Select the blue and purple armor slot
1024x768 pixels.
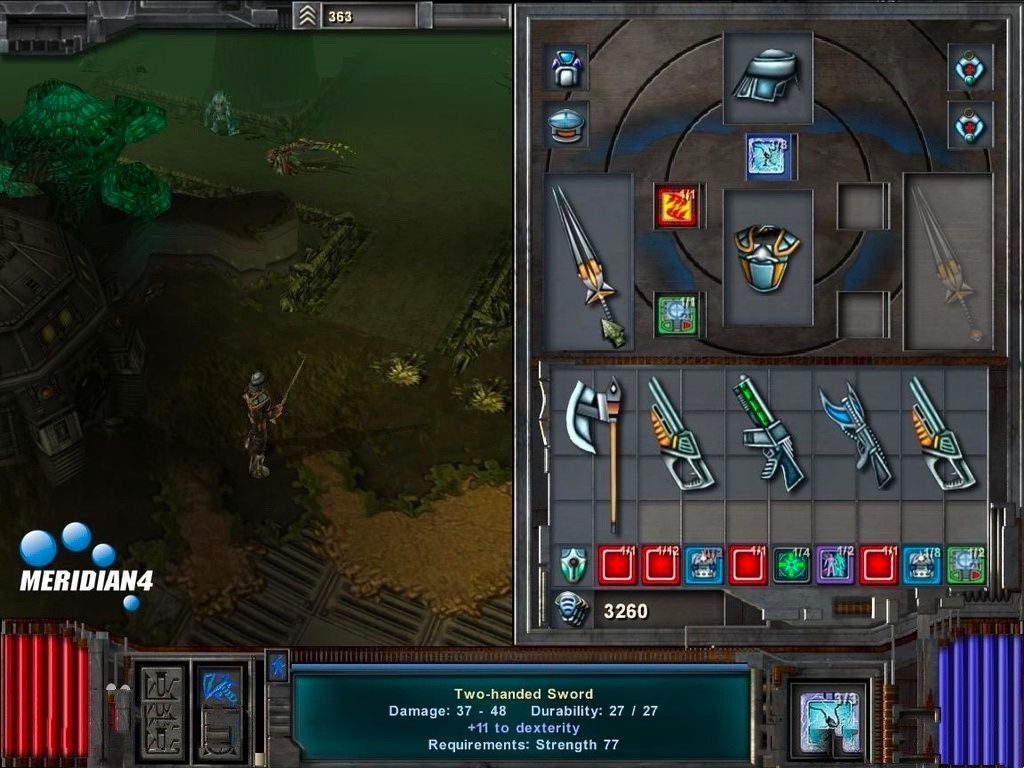566,68
